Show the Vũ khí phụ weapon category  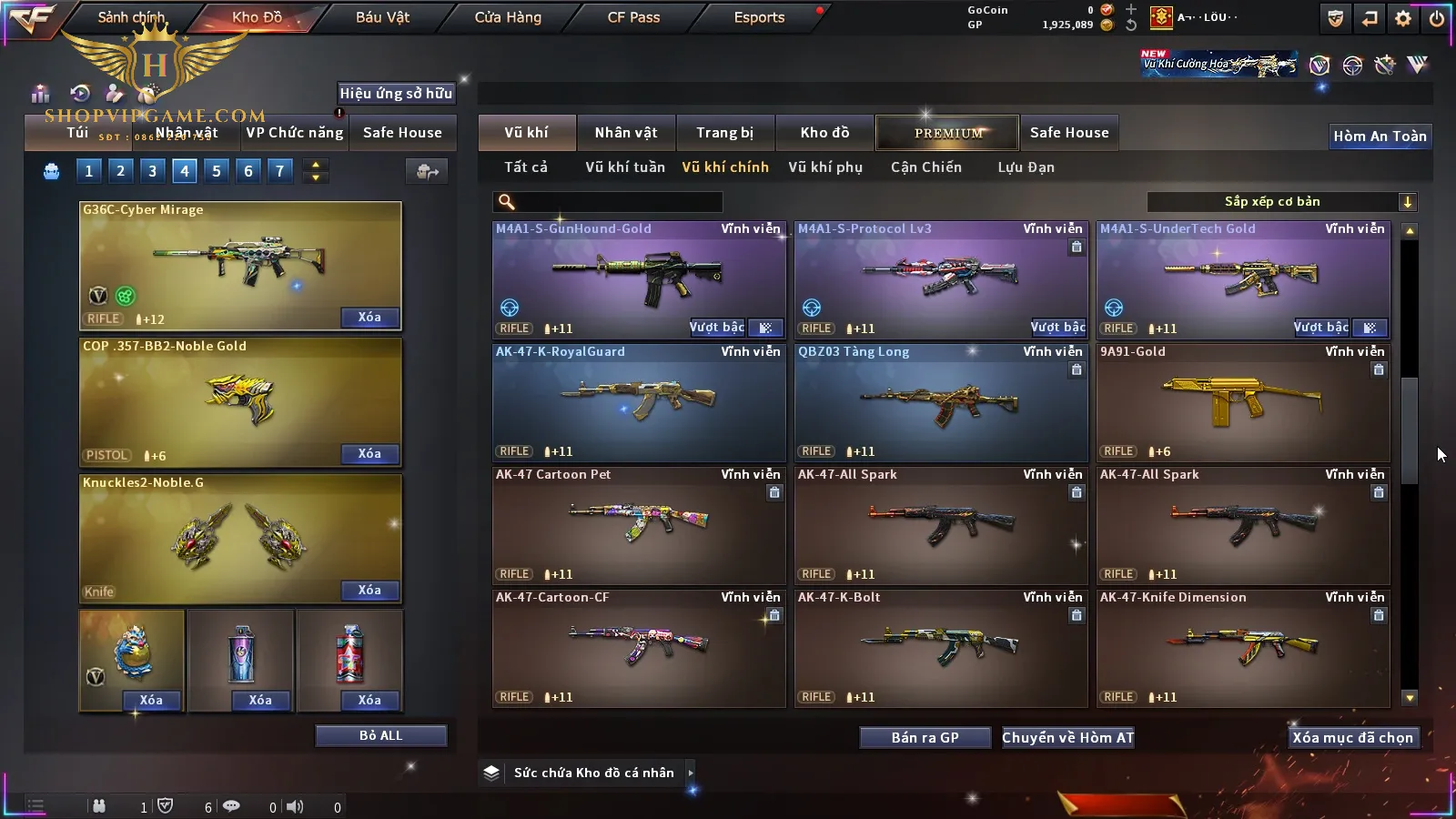tap(824, 167)
